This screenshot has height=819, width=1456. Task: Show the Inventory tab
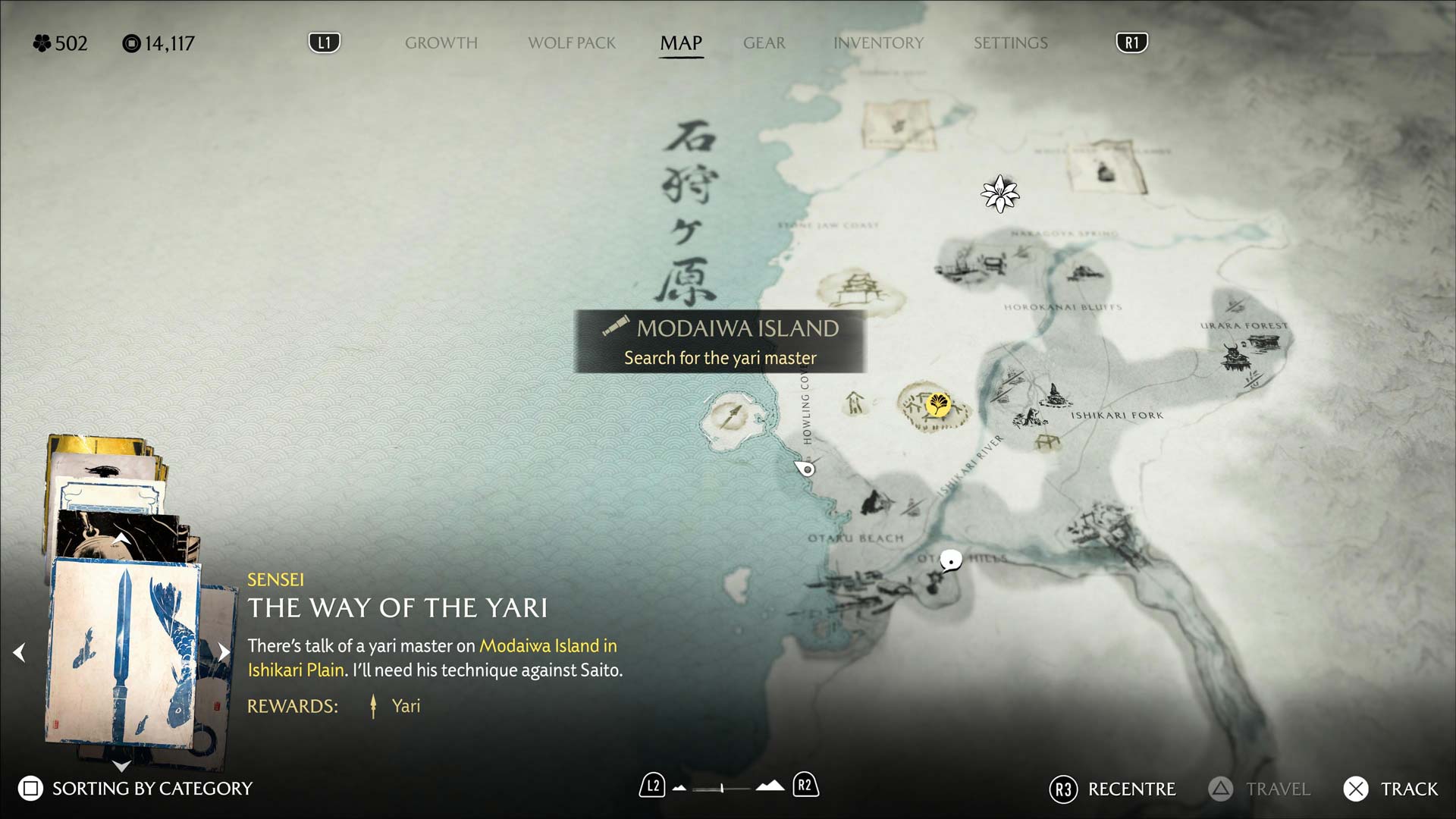pyautogui.click(x=878, y=43)
